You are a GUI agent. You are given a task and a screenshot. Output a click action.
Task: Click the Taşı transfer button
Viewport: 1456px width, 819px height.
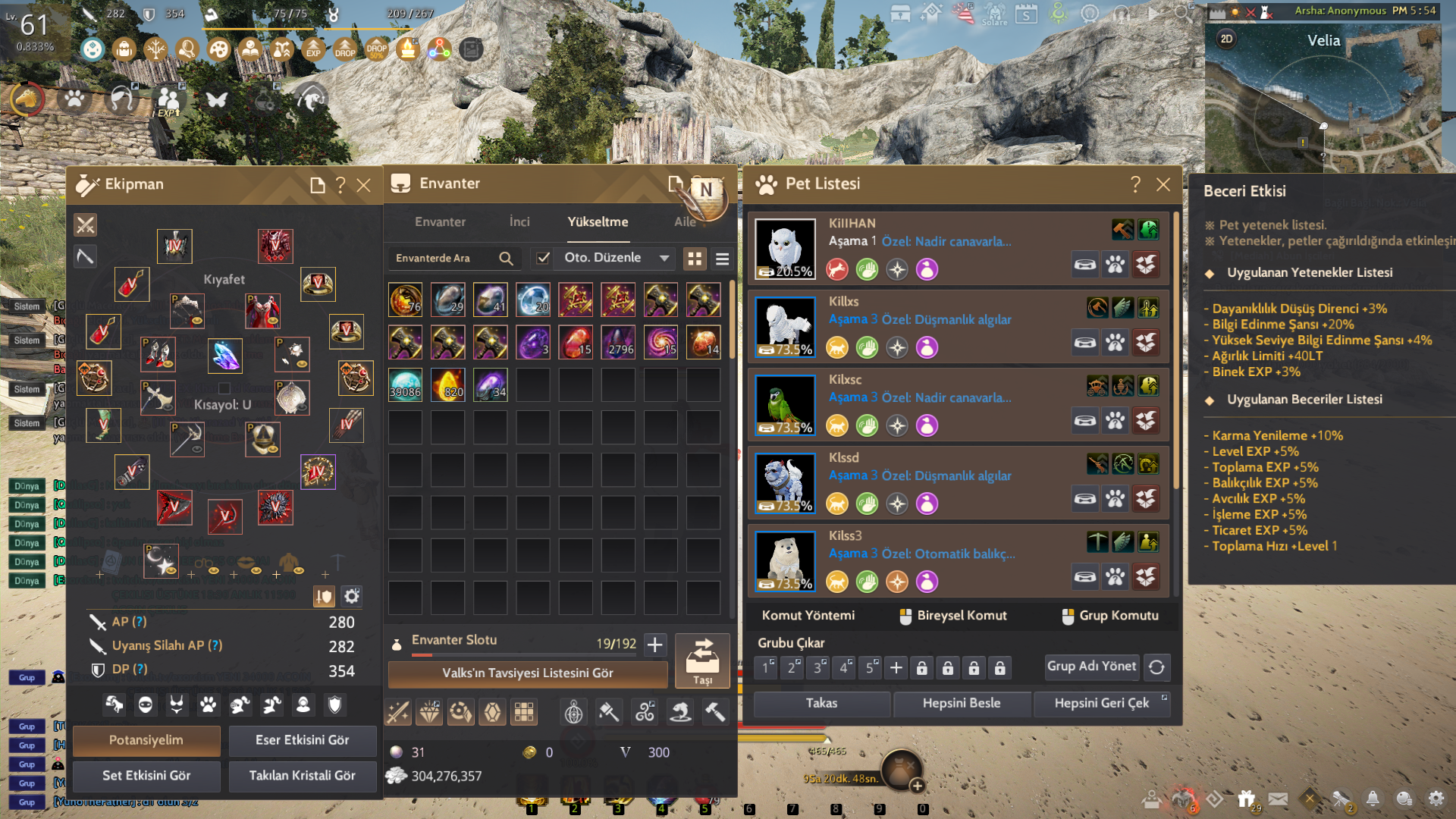[702, 661]
